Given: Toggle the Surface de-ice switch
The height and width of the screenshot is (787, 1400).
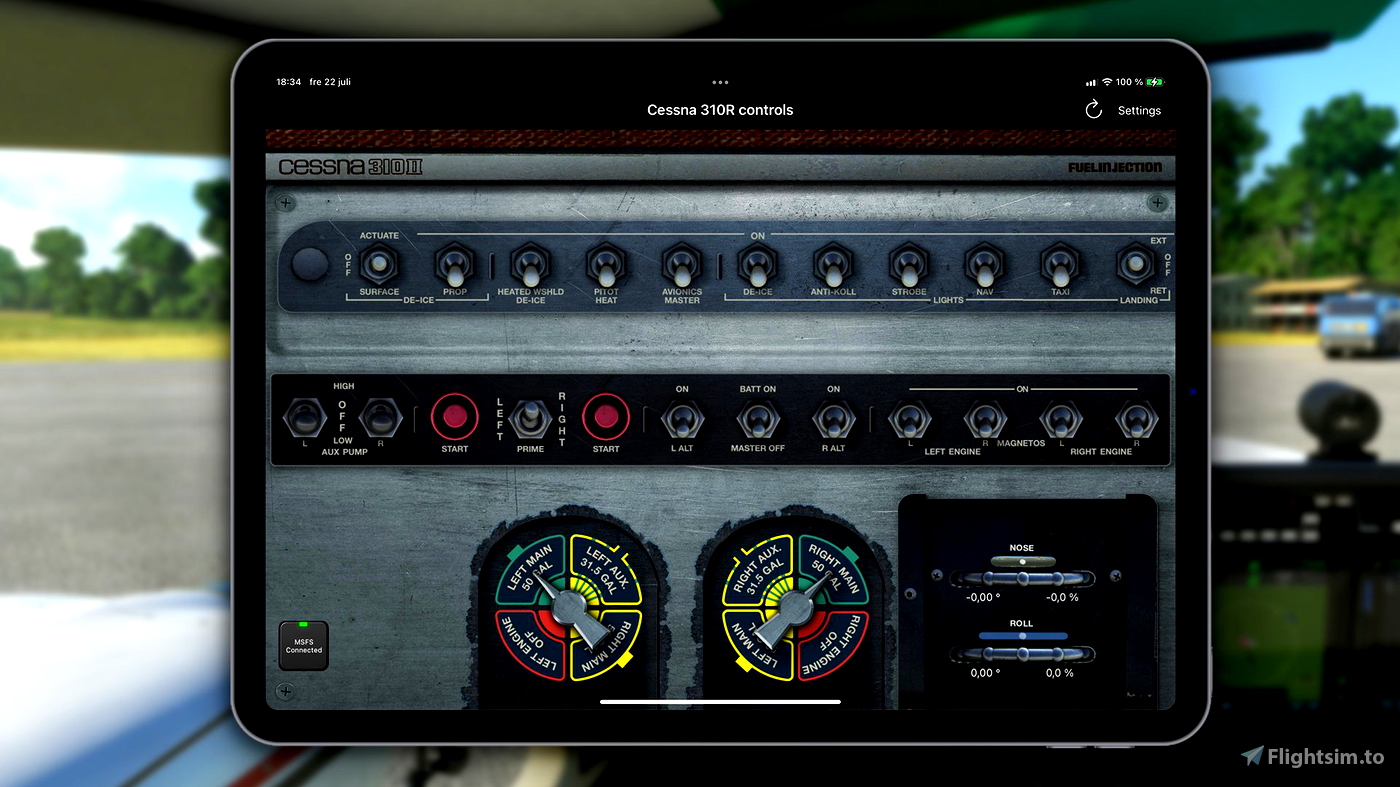Looking at the screenshot, I should 379,265.
